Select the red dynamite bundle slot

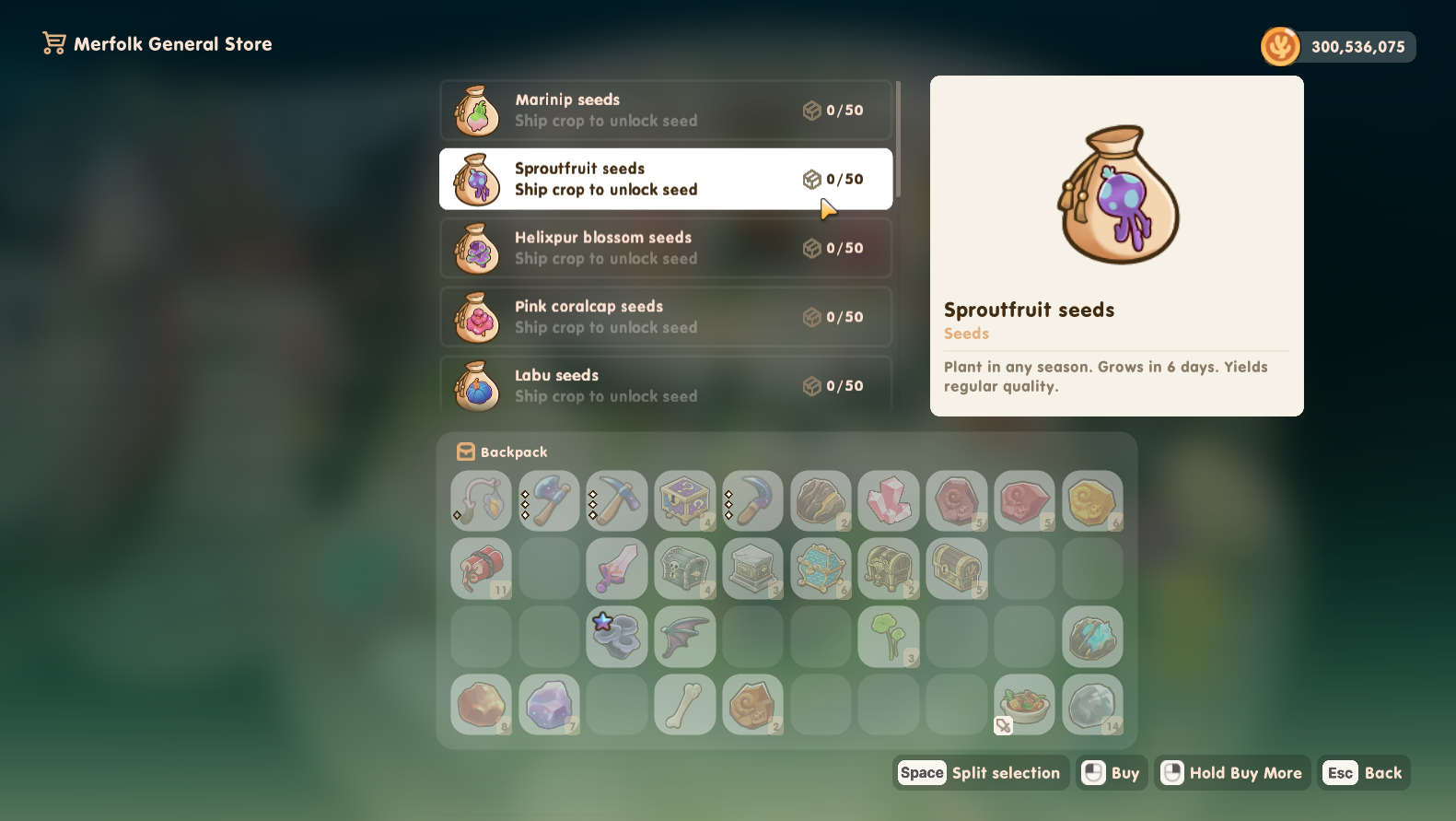[x=481, y=569]
